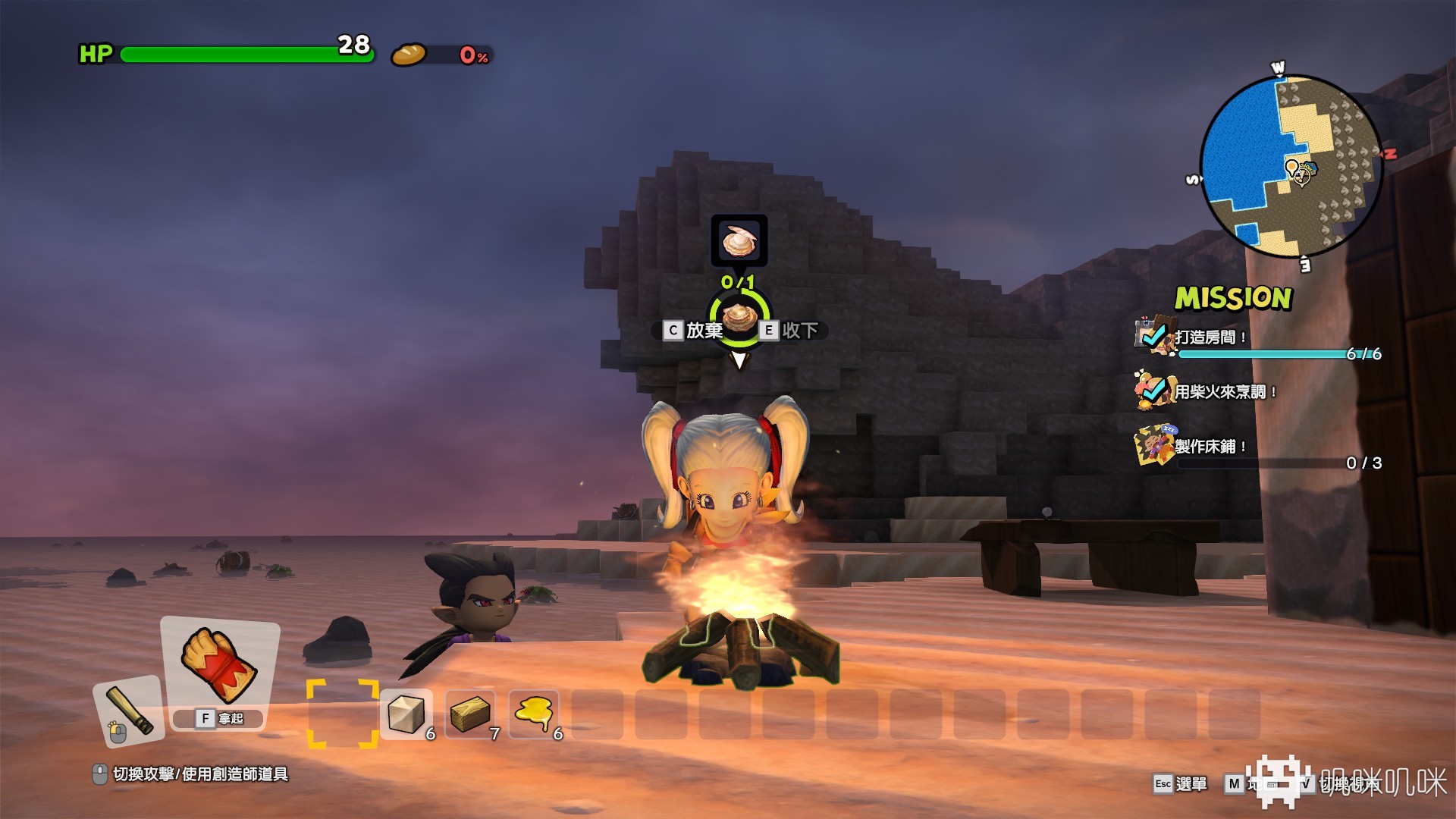Image resolution: width=1456 pixels, height=819 pixels.
Task: Choose the wood plank hotbar slot
Action: click(x=469, y=714)
